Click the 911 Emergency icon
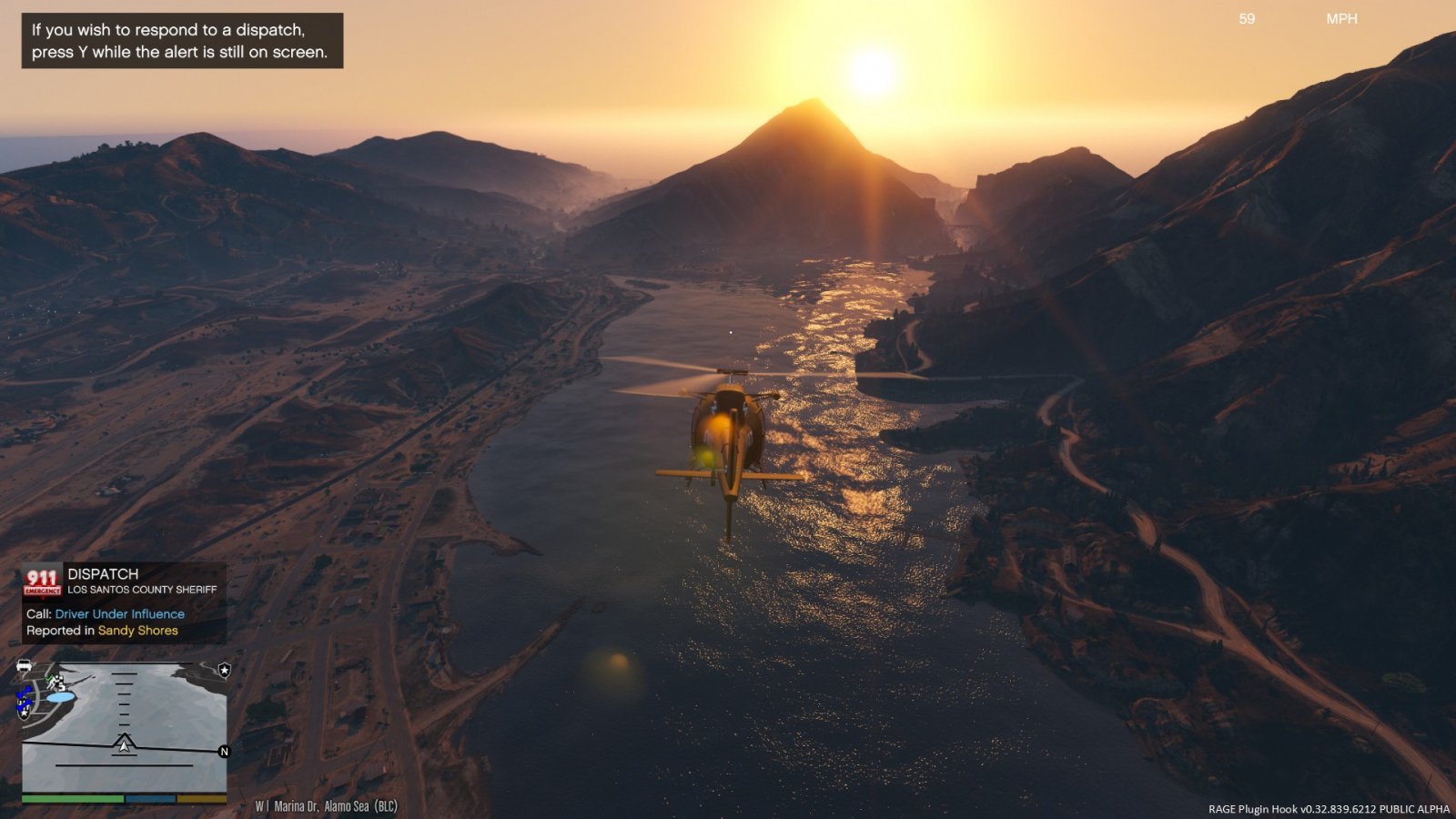 coord(42,581)
